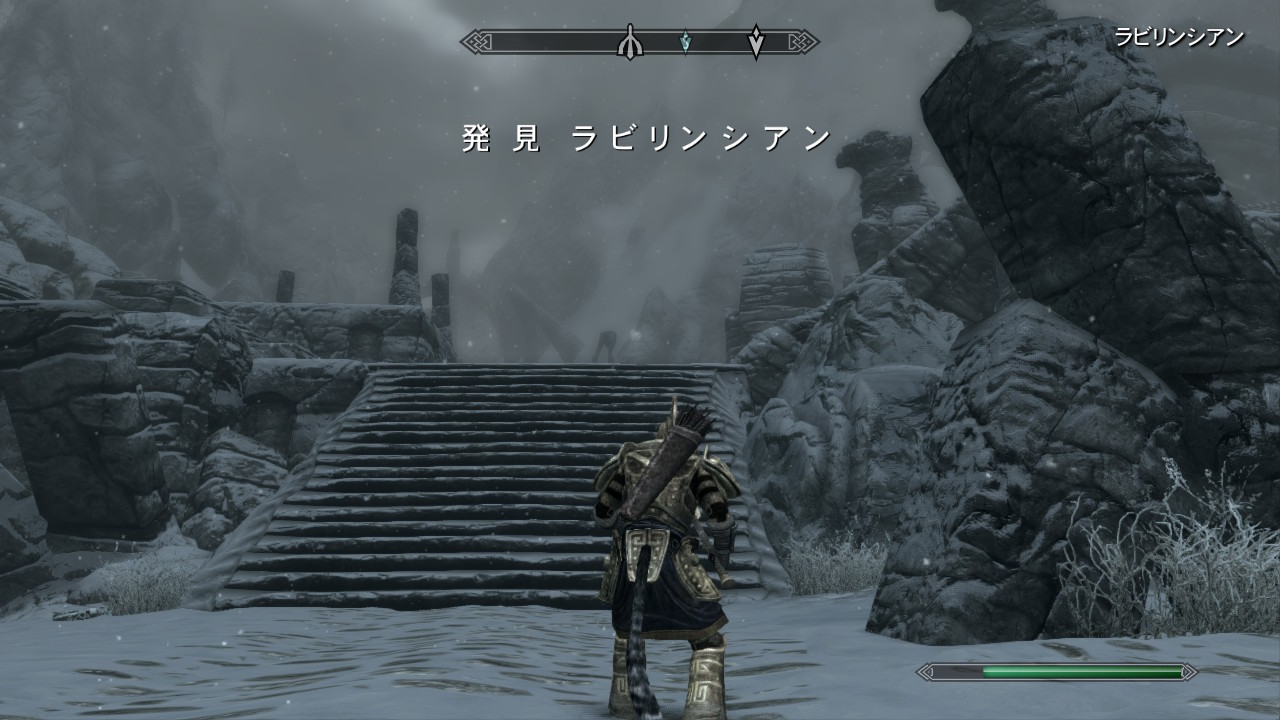Select the cyan marker on the compass

pos(685,42)
